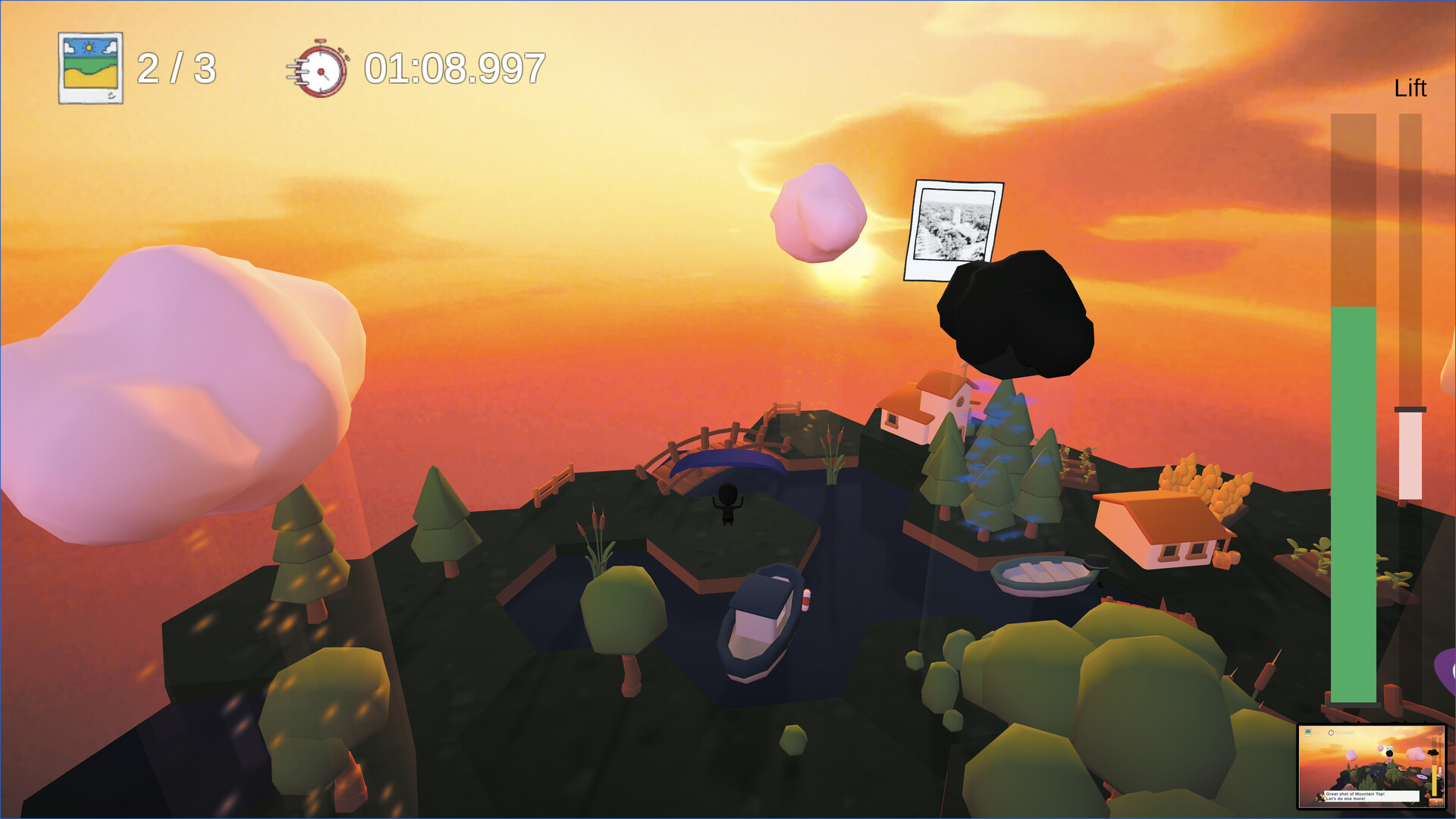1456x819 pixels.
Task: Click the black marker on the right altitude bar
Action: click(1410, 409)
